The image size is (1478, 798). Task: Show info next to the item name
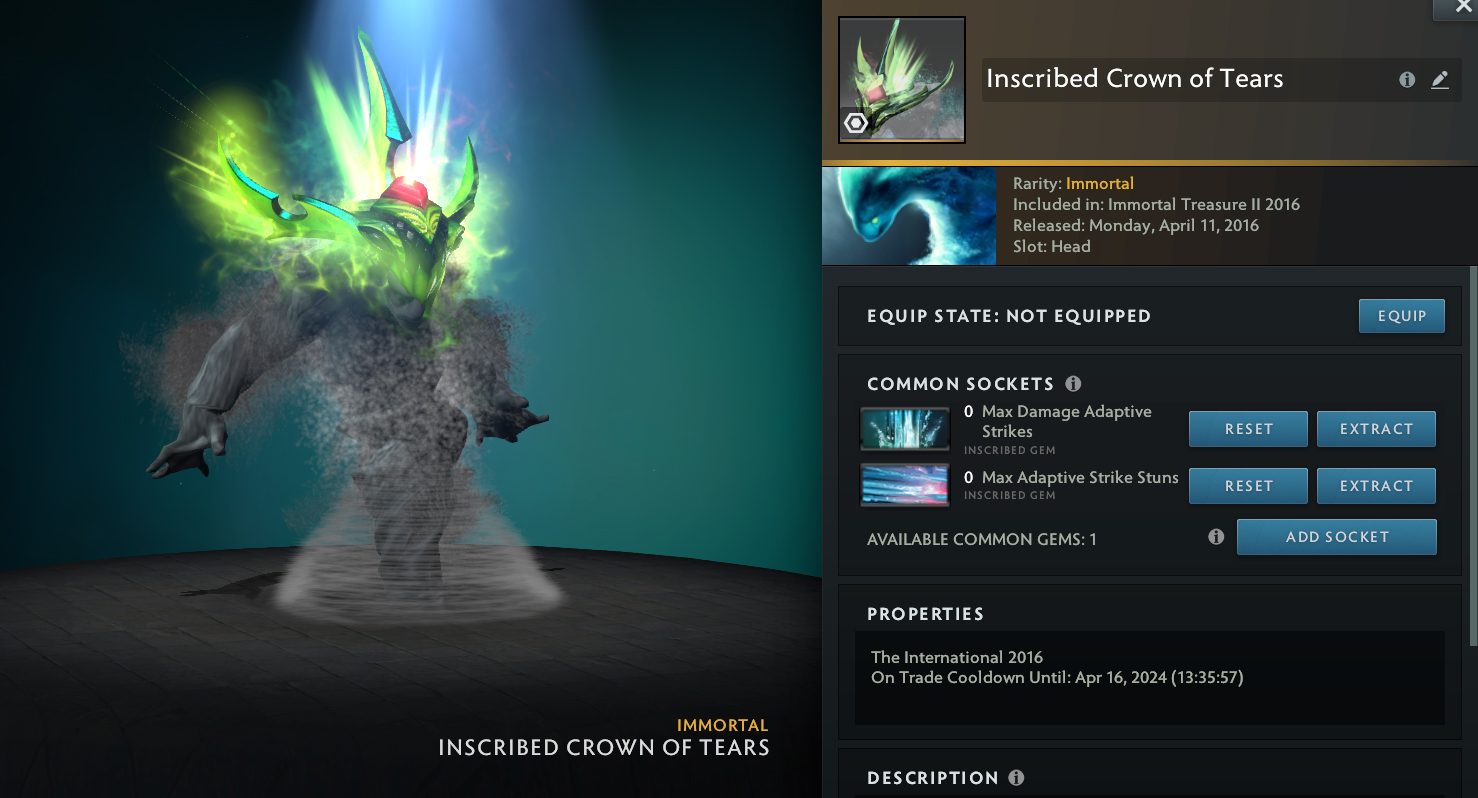coord(1407,80)
